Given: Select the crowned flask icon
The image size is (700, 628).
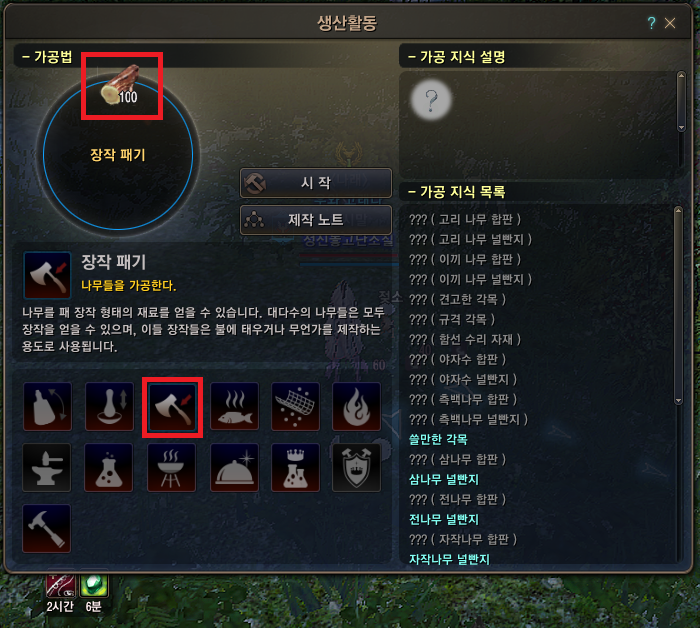Looking at the screenshot, I should [x=296, y=468].
